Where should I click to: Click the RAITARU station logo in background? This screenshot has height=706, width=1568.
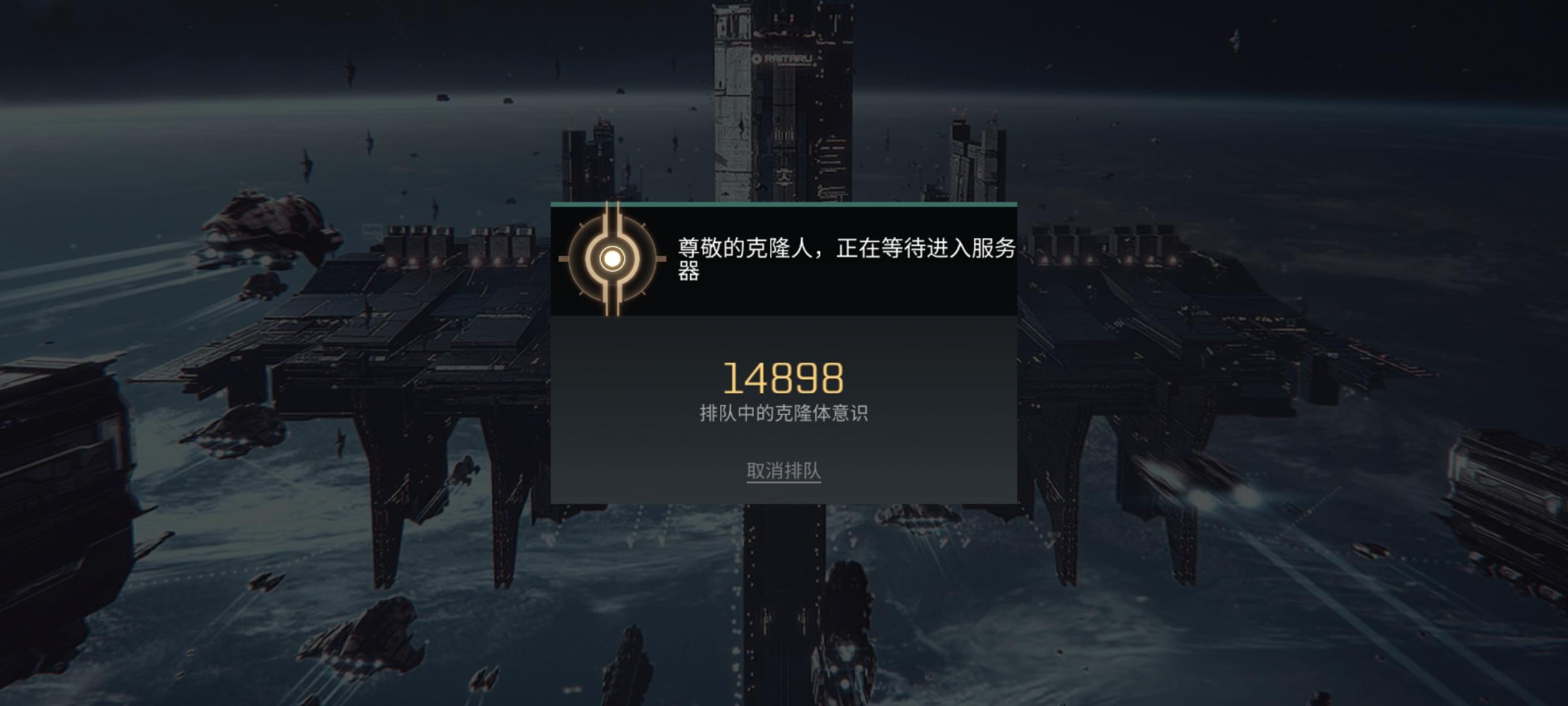(784, 58)
